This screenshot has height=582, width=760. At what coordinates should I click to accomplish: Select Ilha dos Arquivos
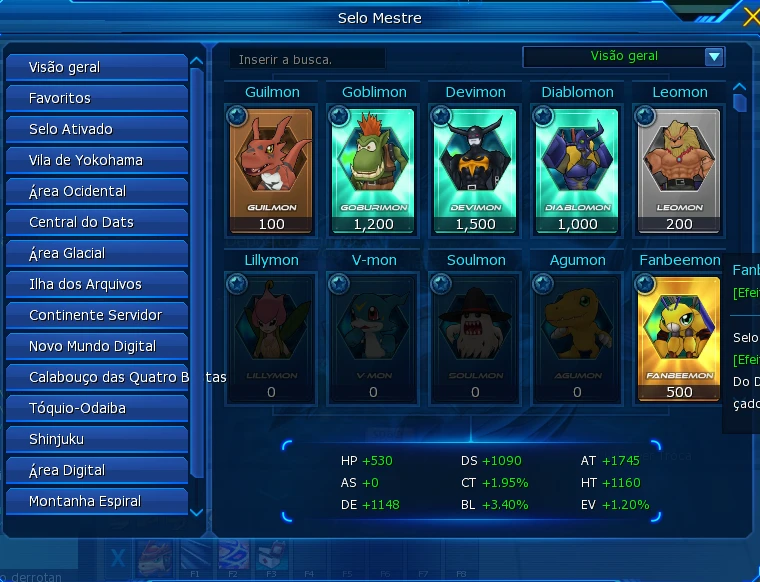click(97, 284)
